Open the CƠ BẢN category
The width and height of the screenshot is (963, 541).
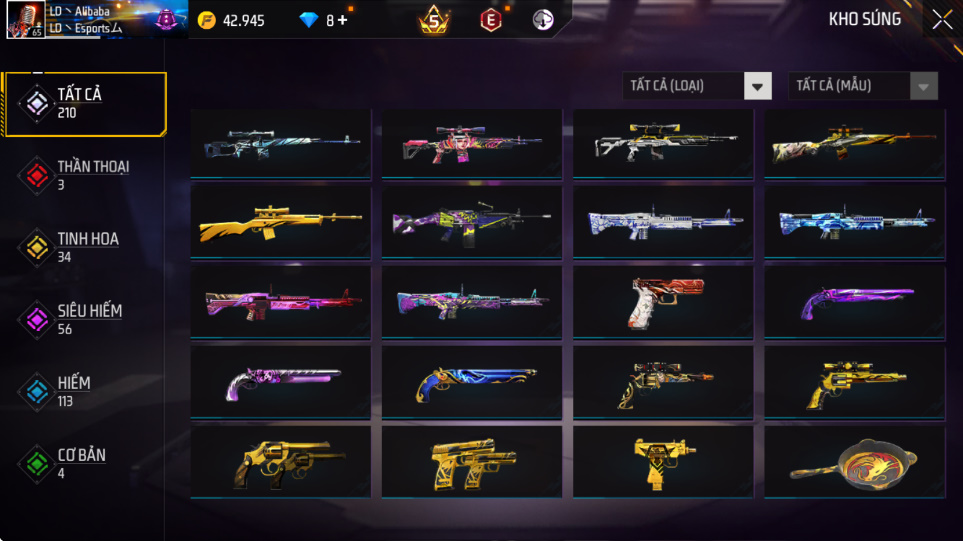84,463
